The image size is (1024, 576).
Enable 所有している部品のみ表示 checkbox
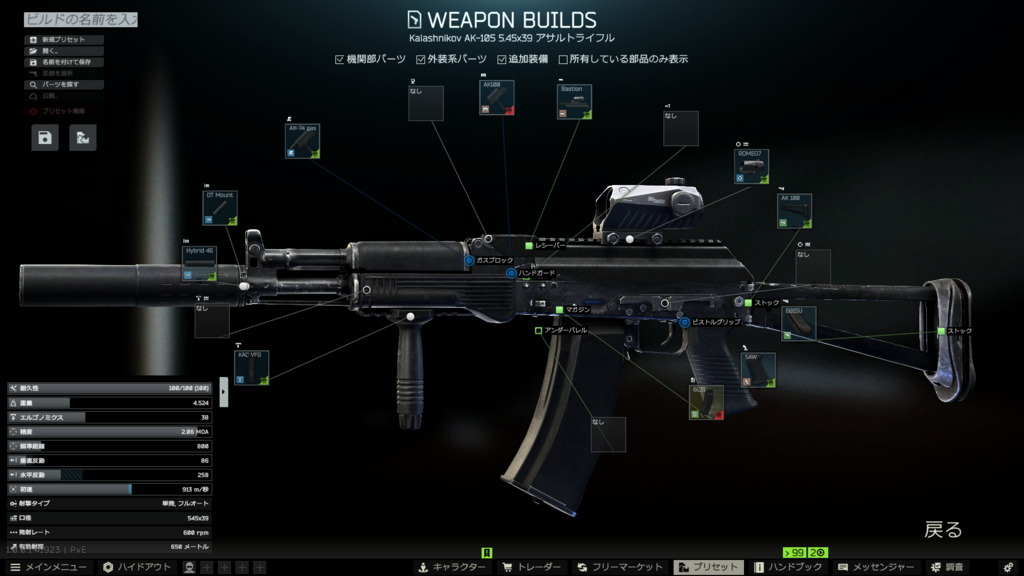click(x=563, y=60)
